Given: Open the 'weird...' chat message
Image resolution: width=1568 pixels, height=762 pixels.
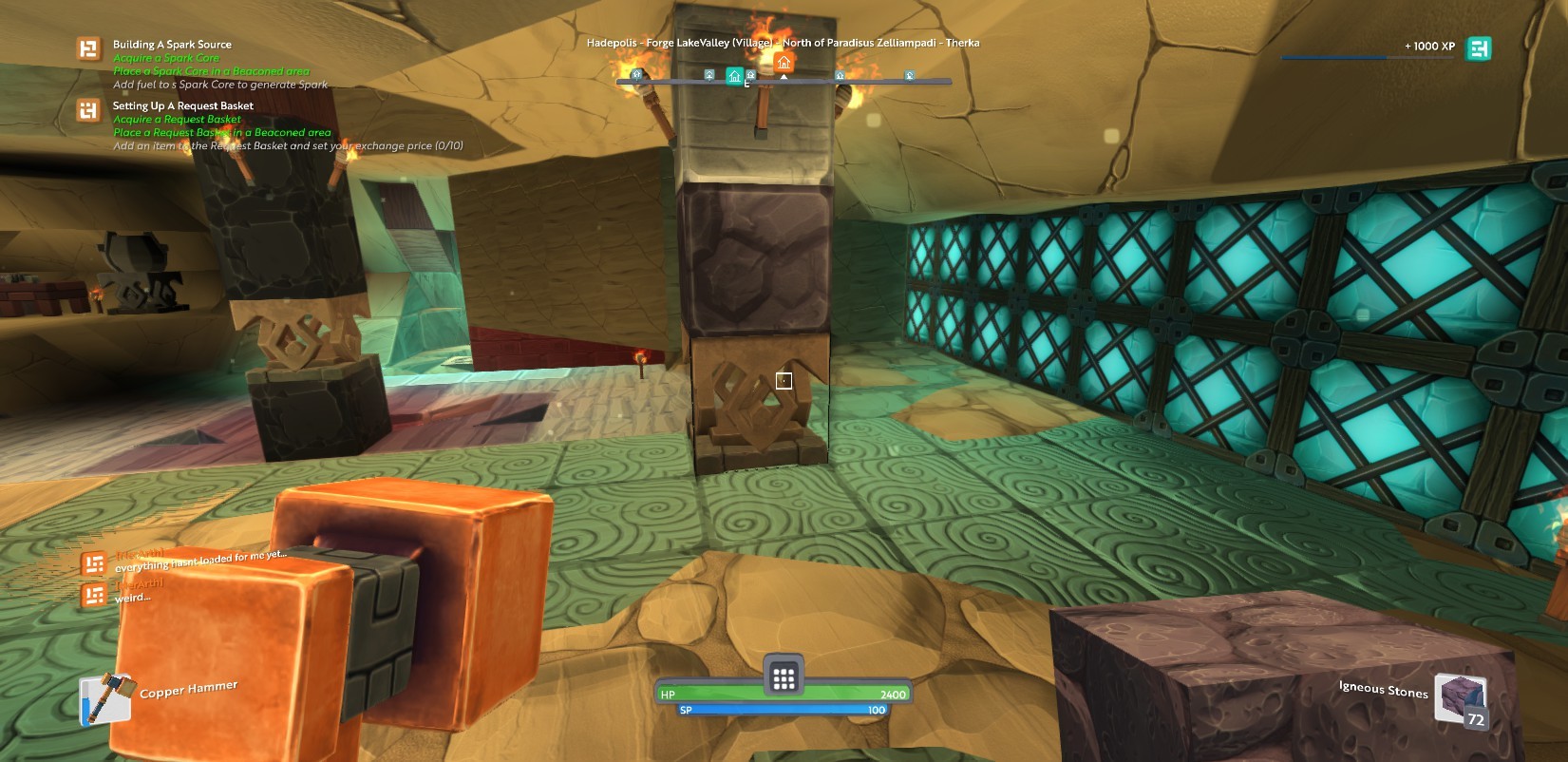Looking at the screenshot, I should click(x=133, y=598).
